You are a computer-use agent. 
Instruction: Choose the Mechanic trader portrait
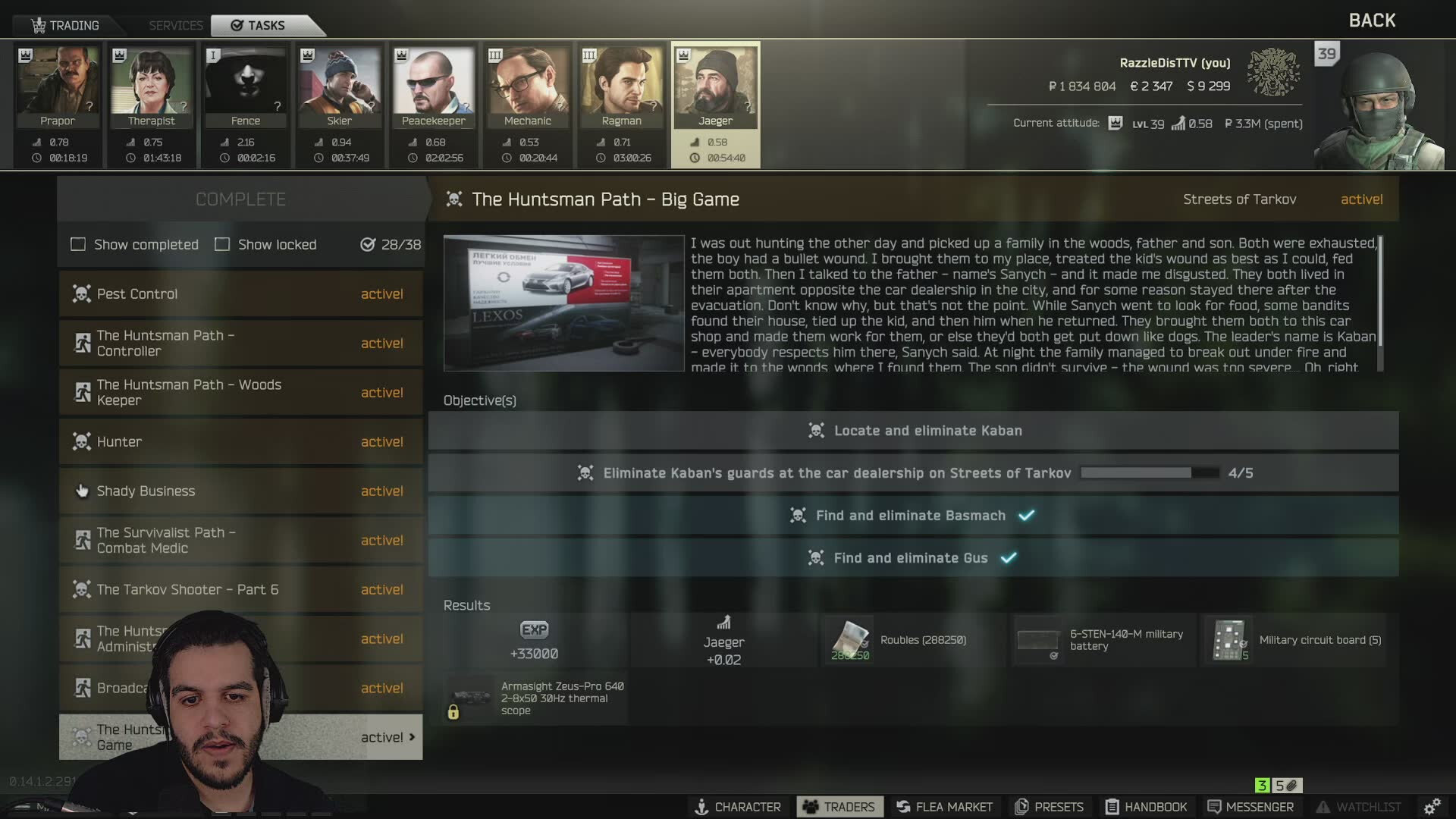(528, 86)
